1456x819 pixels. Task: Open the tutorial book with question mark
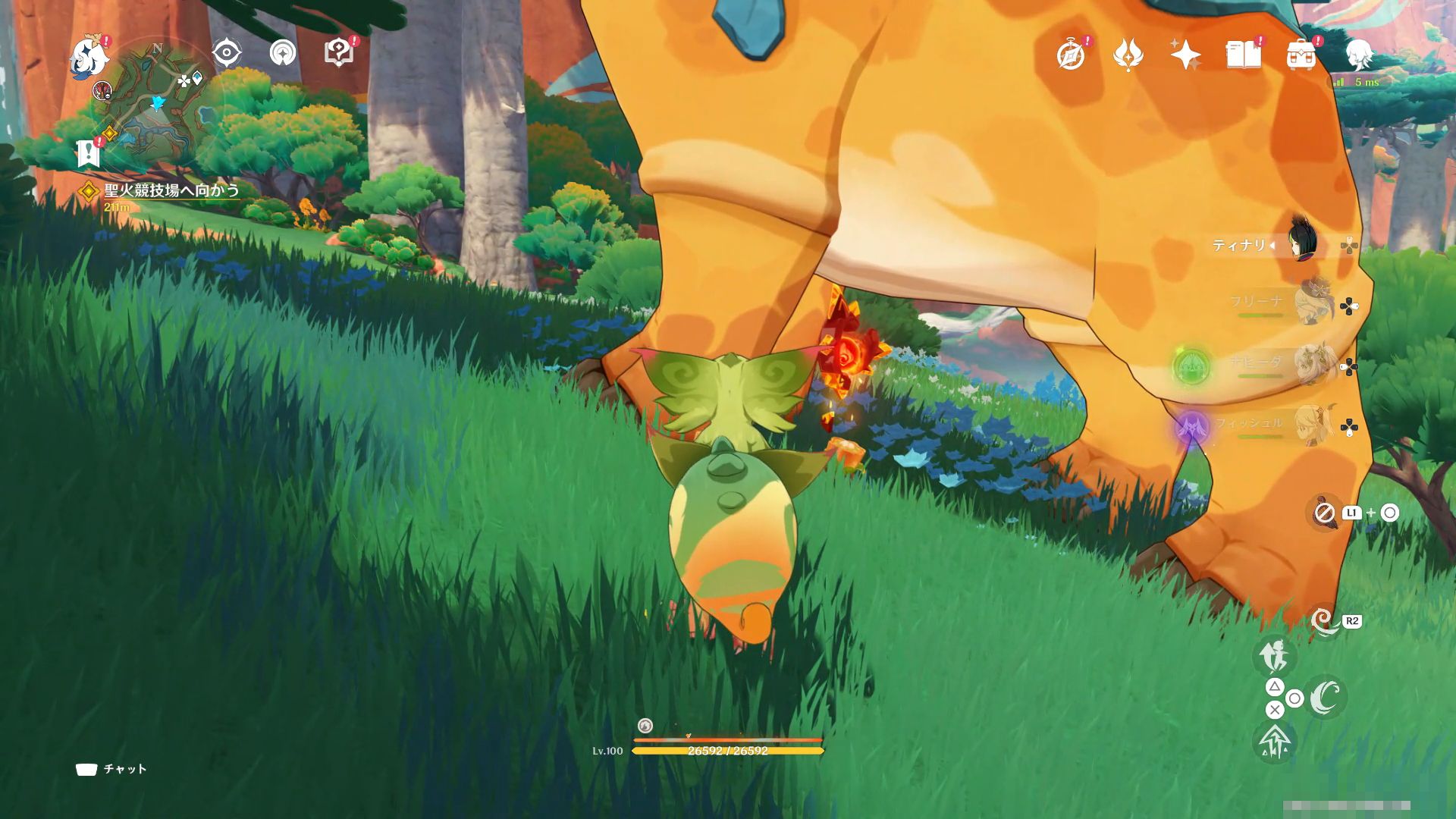coord(338,53)
